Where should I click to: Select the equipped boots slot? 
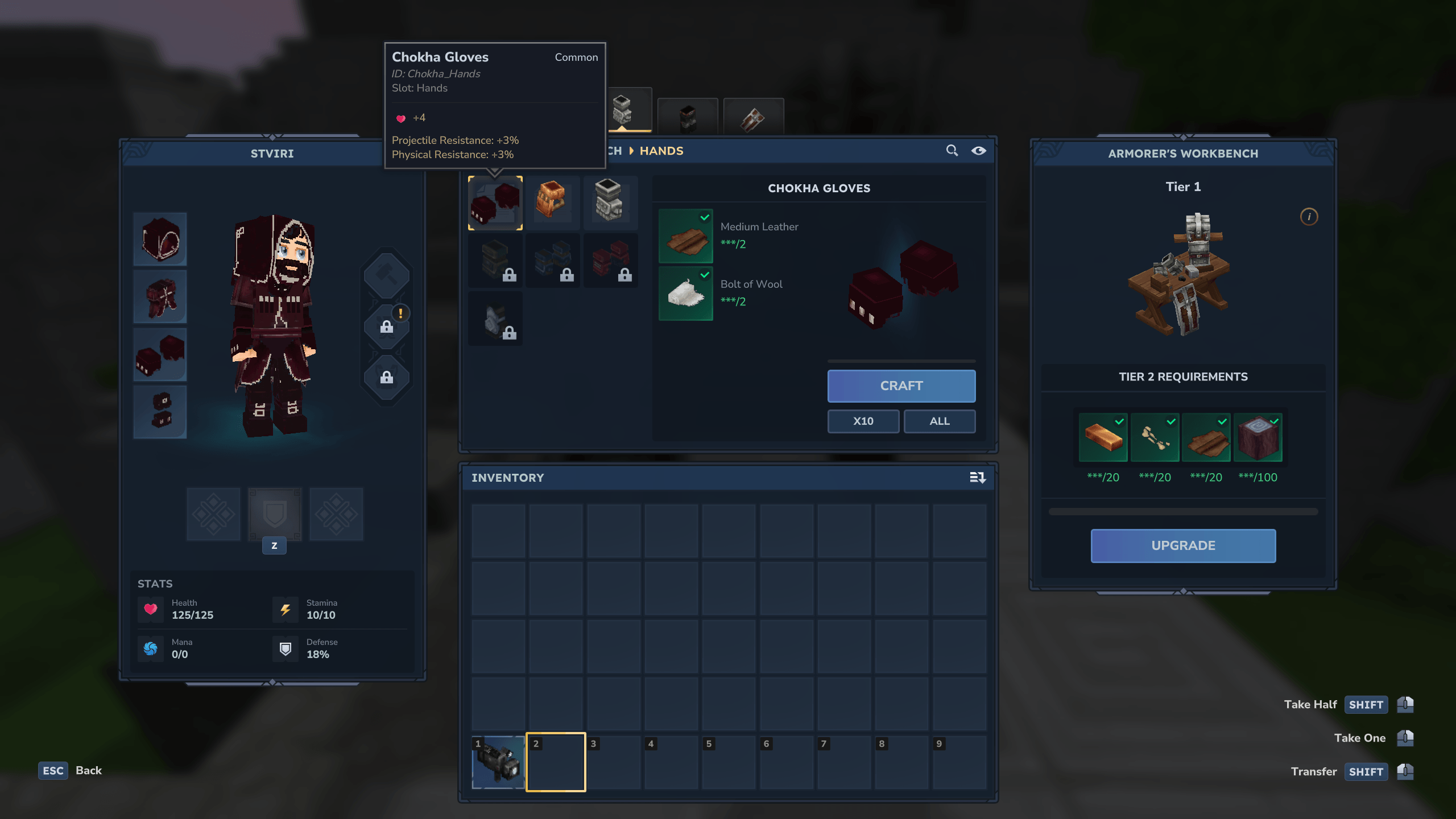point(160,412)
